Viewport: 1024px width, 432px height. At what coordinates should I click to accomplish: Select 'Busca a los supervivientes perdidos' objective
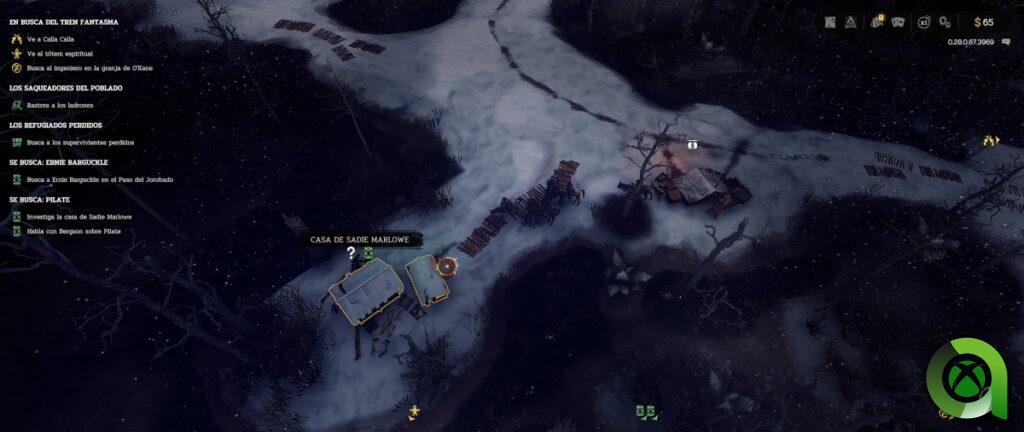[x=80, y=142]
